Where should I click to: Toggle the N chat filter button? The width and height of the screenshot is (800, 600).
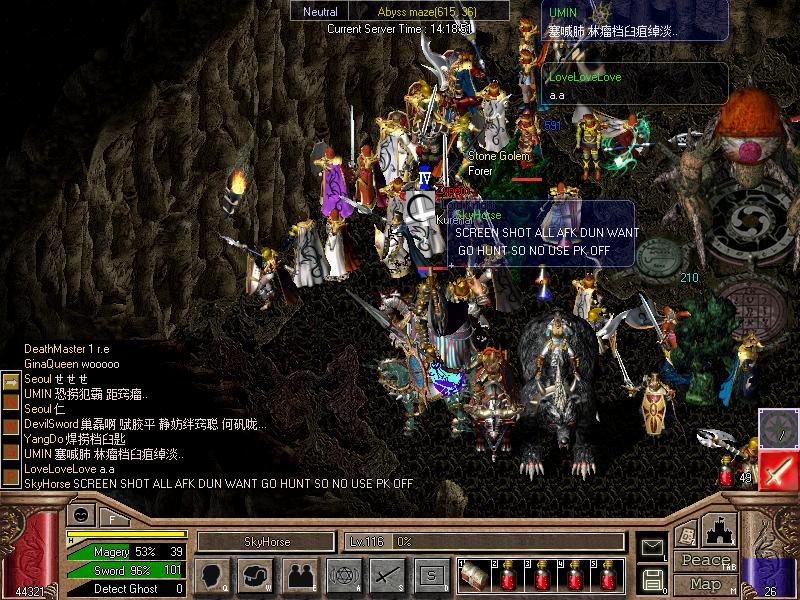click(x=10, y=400)
